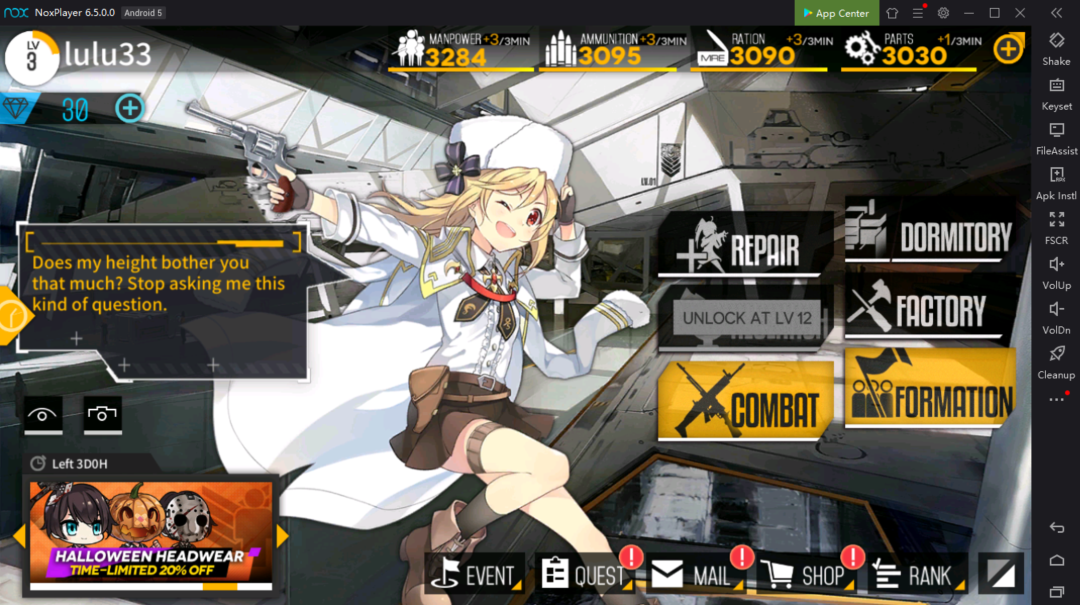Collapse the bottom menu with the corner button

[x=1001, y=573]
